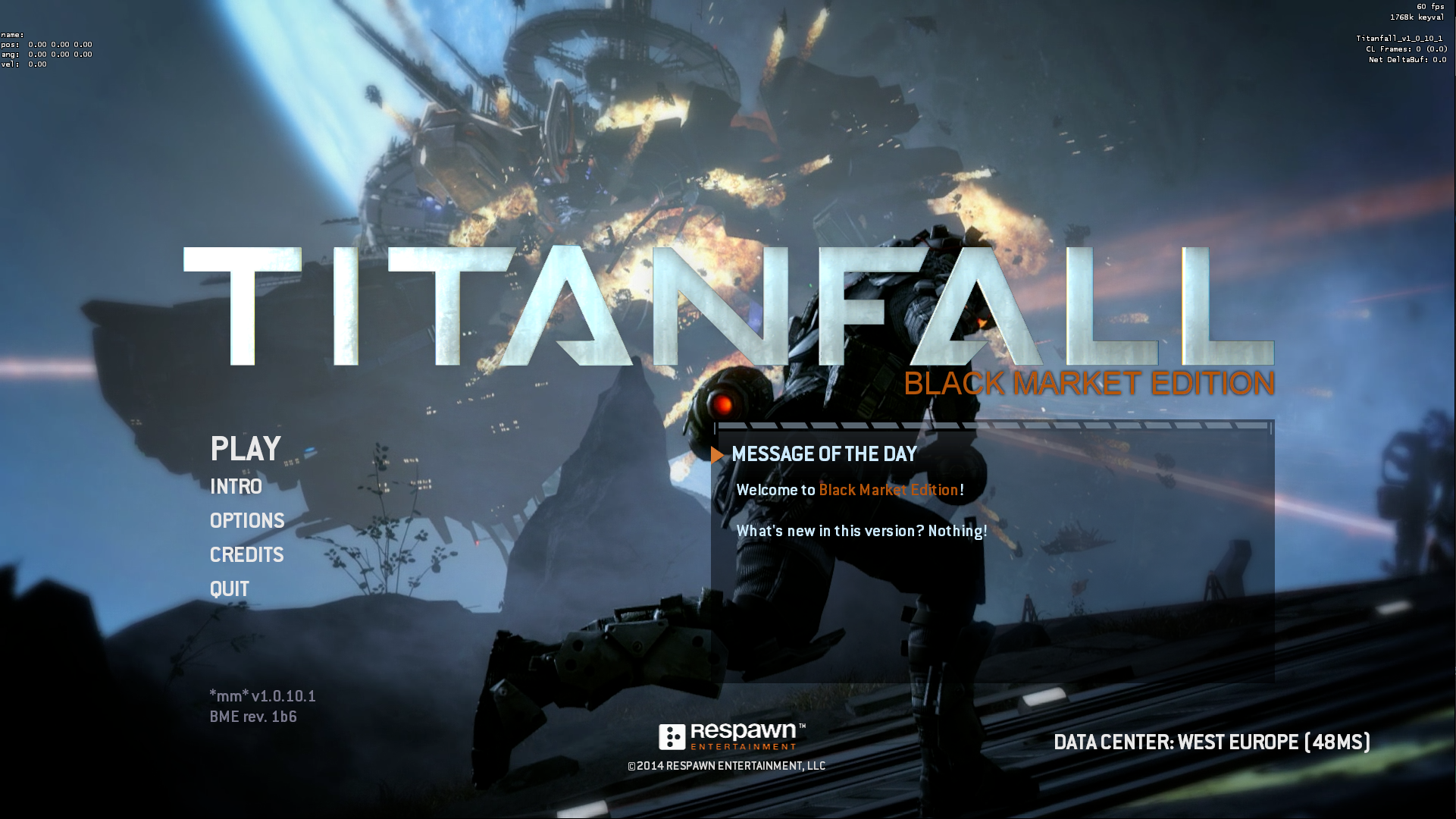Open the DATA CENTER: WEST EUROPE selector
Image resolution: width=1456 pixels, height=819 pixels.
click(x=1212, y=742)
